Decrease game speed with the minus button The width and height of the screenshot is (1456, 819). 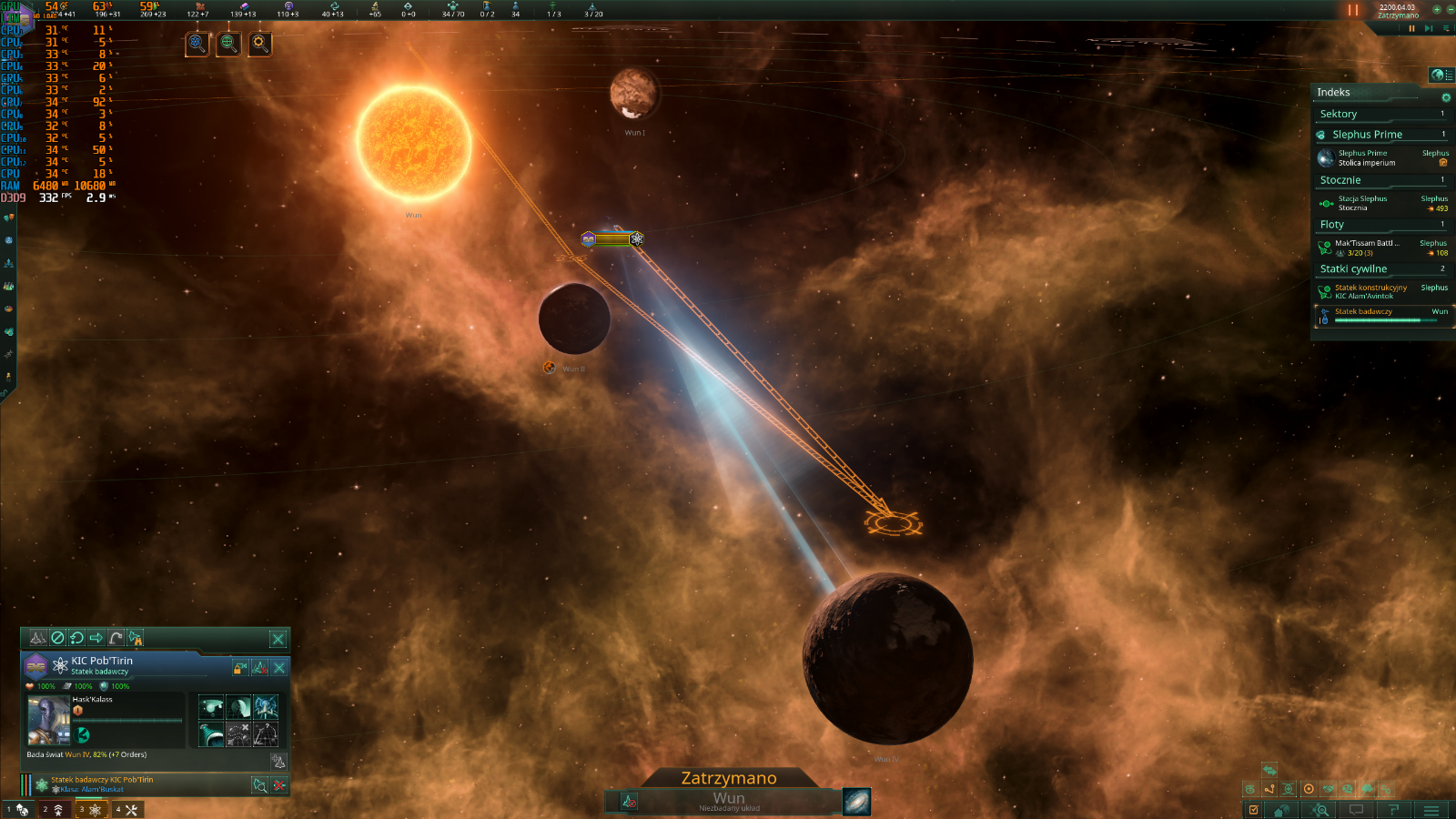click(x=1449, y=10)
